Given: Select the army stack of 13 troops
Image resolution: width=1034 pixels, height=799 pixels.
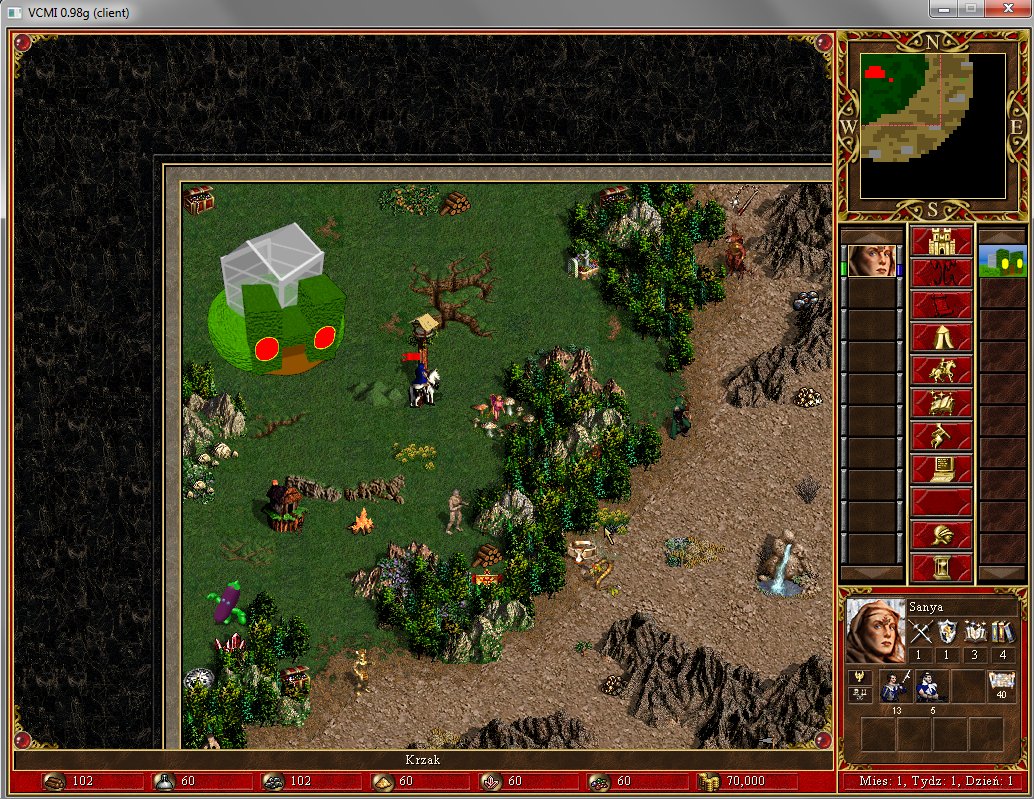Looking at the screenshot, I should point(897,687).
